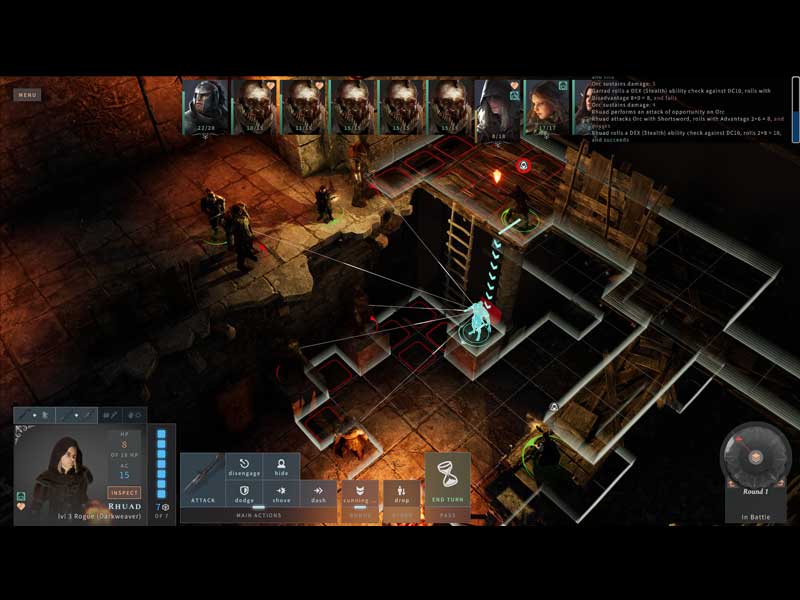The width and height of the screenshot is (800, 600).
Task: Activate the Hide action
Action: tap(282, 467)
